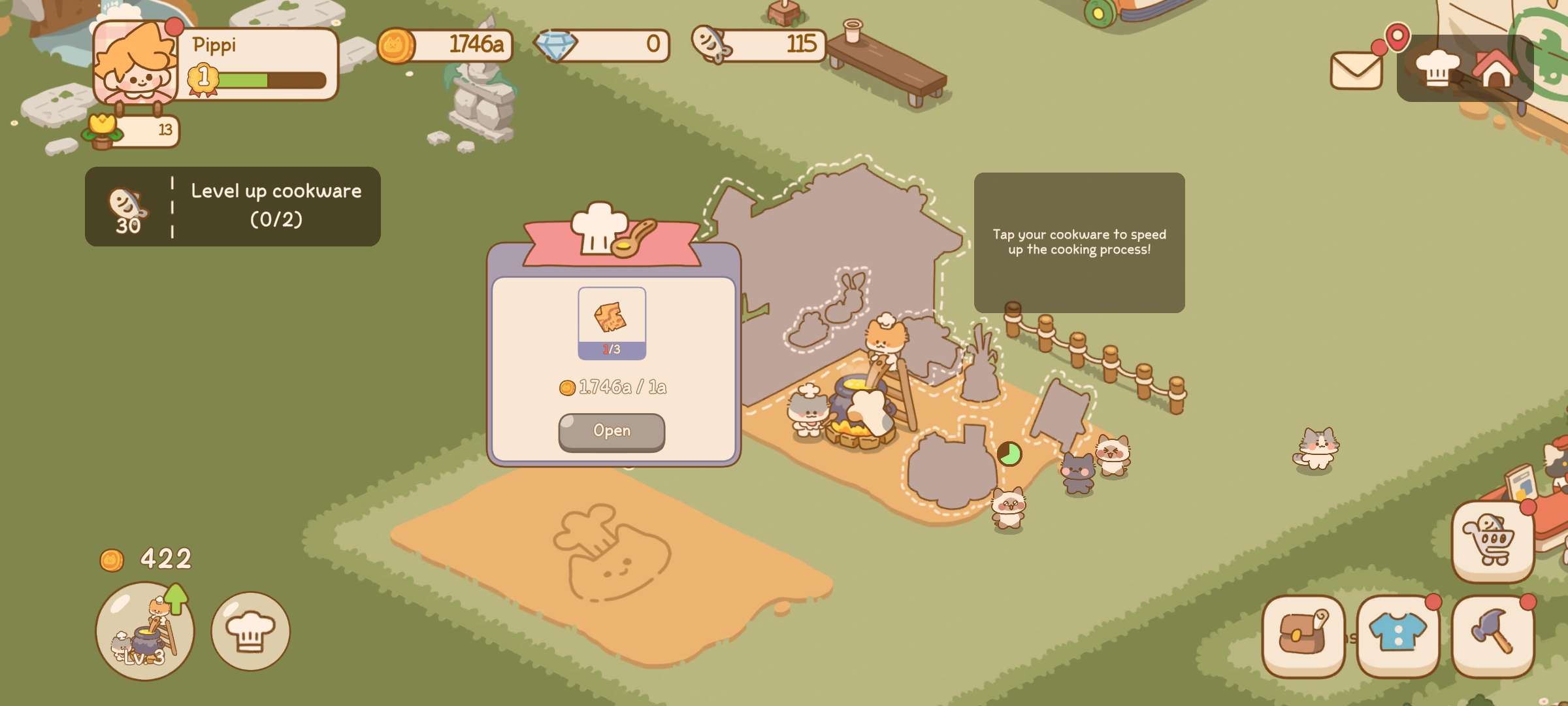Open the backpack inventory bag
Image resolution: width=1568 pixels, height=706 pixels.
pos(1303,635)
